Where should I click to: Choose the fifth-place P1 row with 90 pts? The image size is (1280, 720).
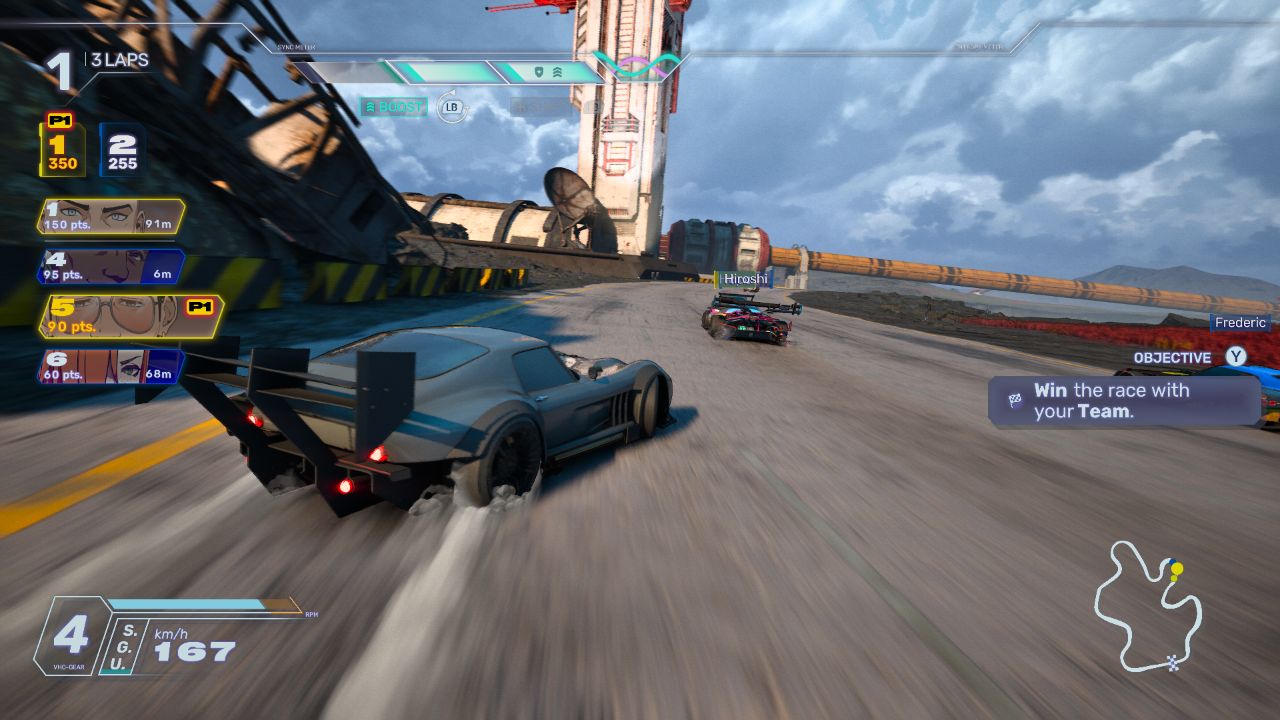click(130, 316)
